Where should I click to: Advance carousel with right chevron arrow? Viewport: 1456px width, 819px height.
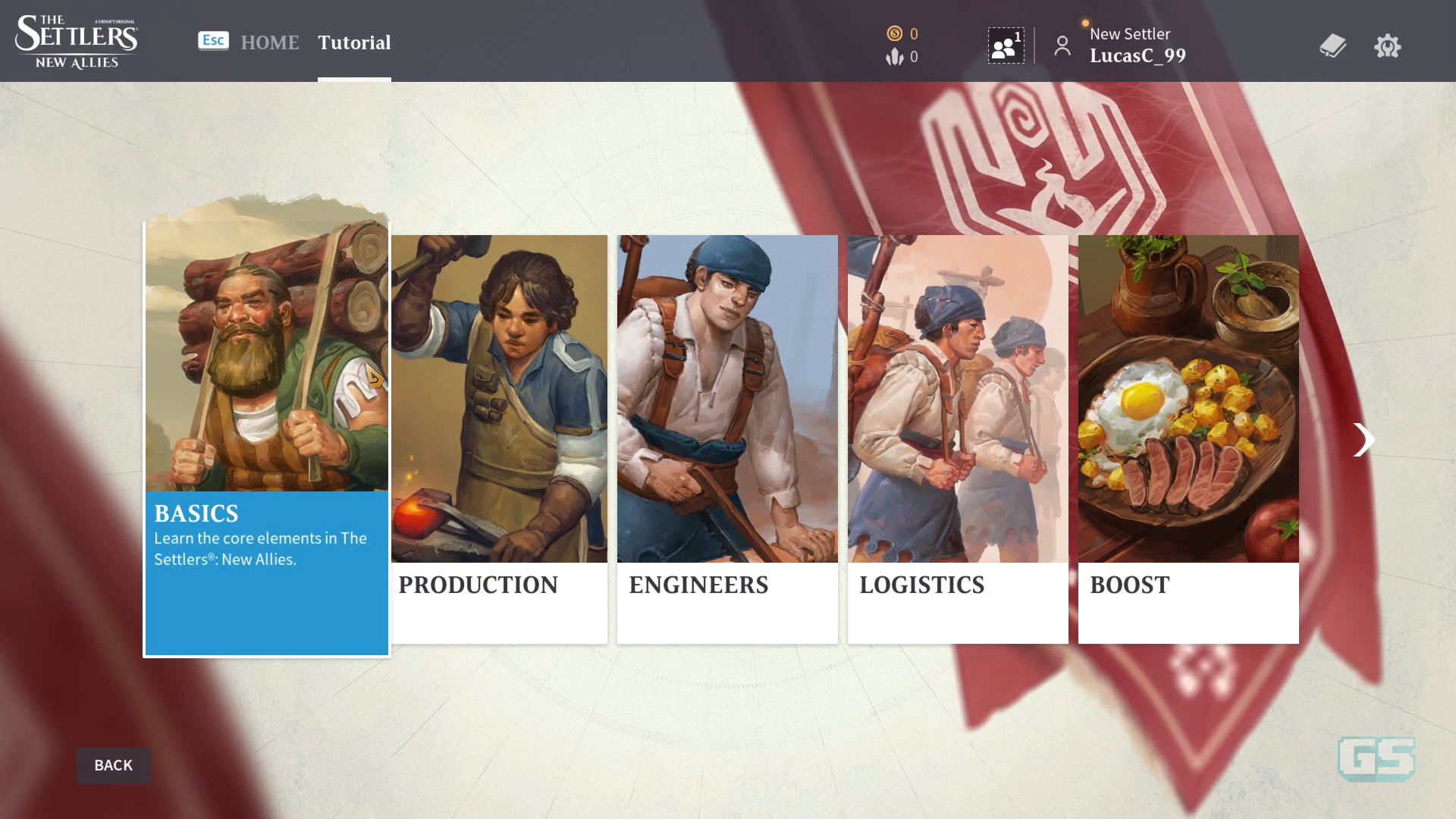pyautogui.click(x=1364, y=439)
